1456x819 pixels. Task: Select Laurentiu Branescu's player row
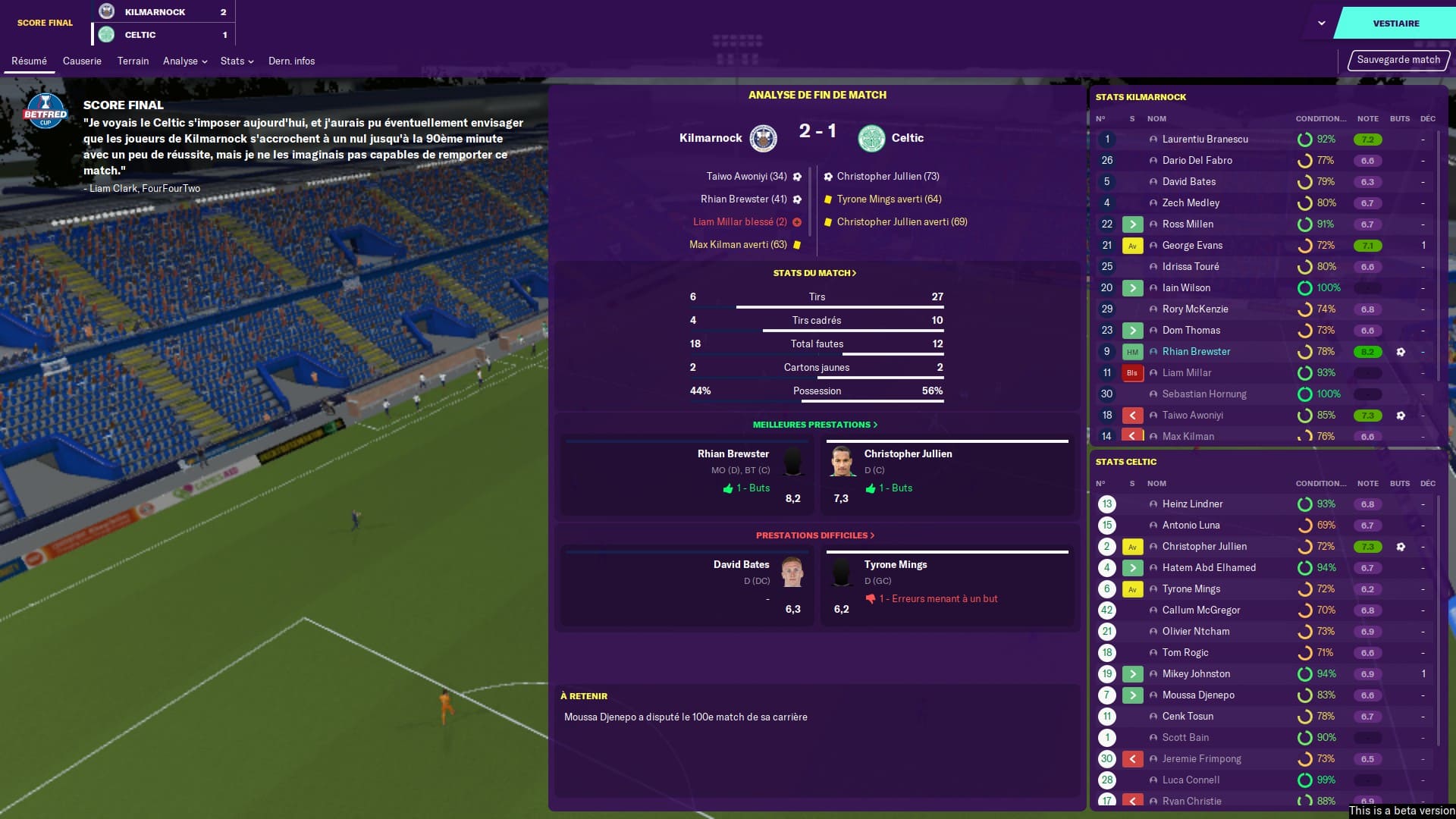point(1204,140)
